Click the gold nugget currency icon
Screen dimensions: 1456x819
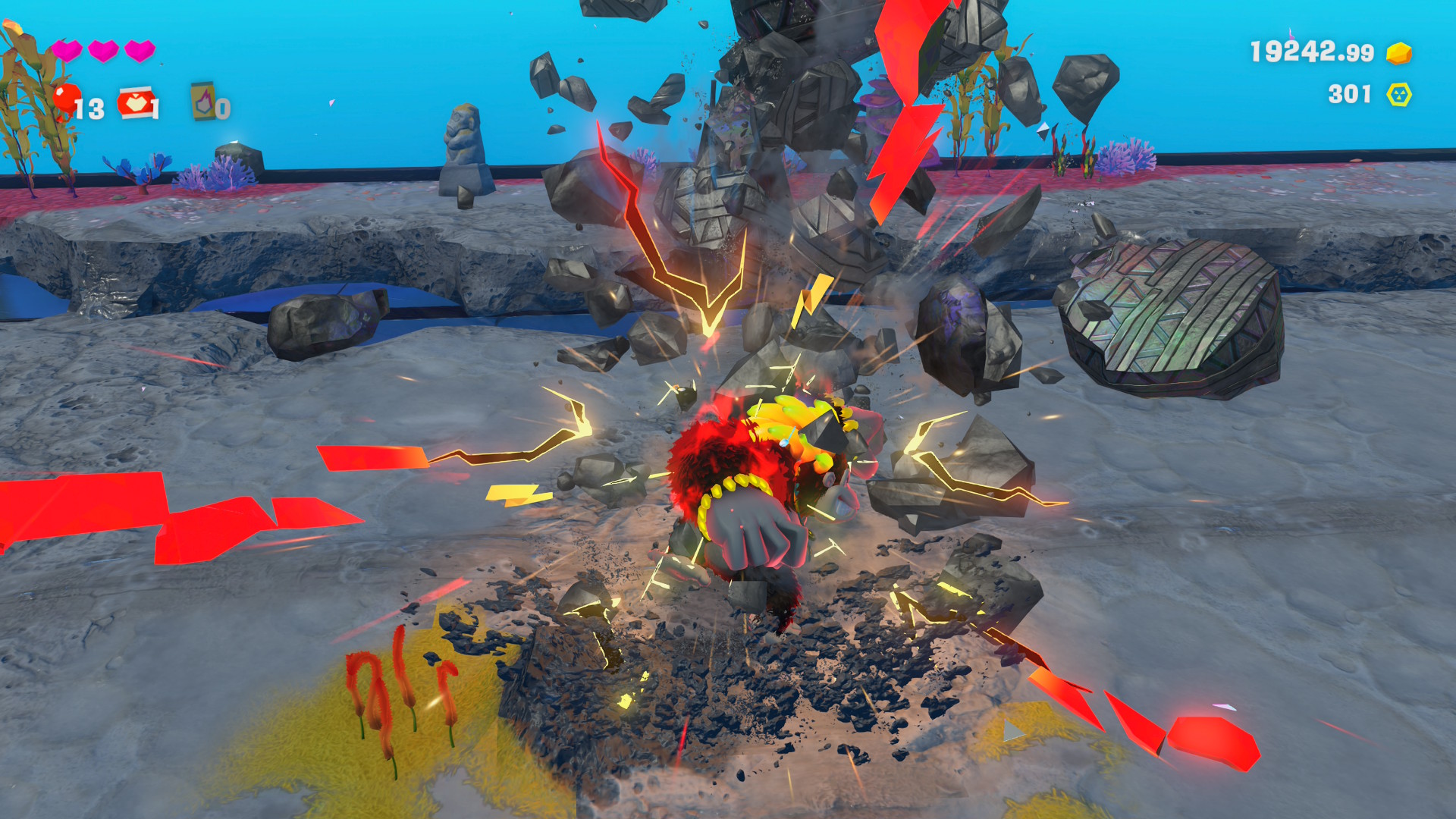(x=1398, y=53)
